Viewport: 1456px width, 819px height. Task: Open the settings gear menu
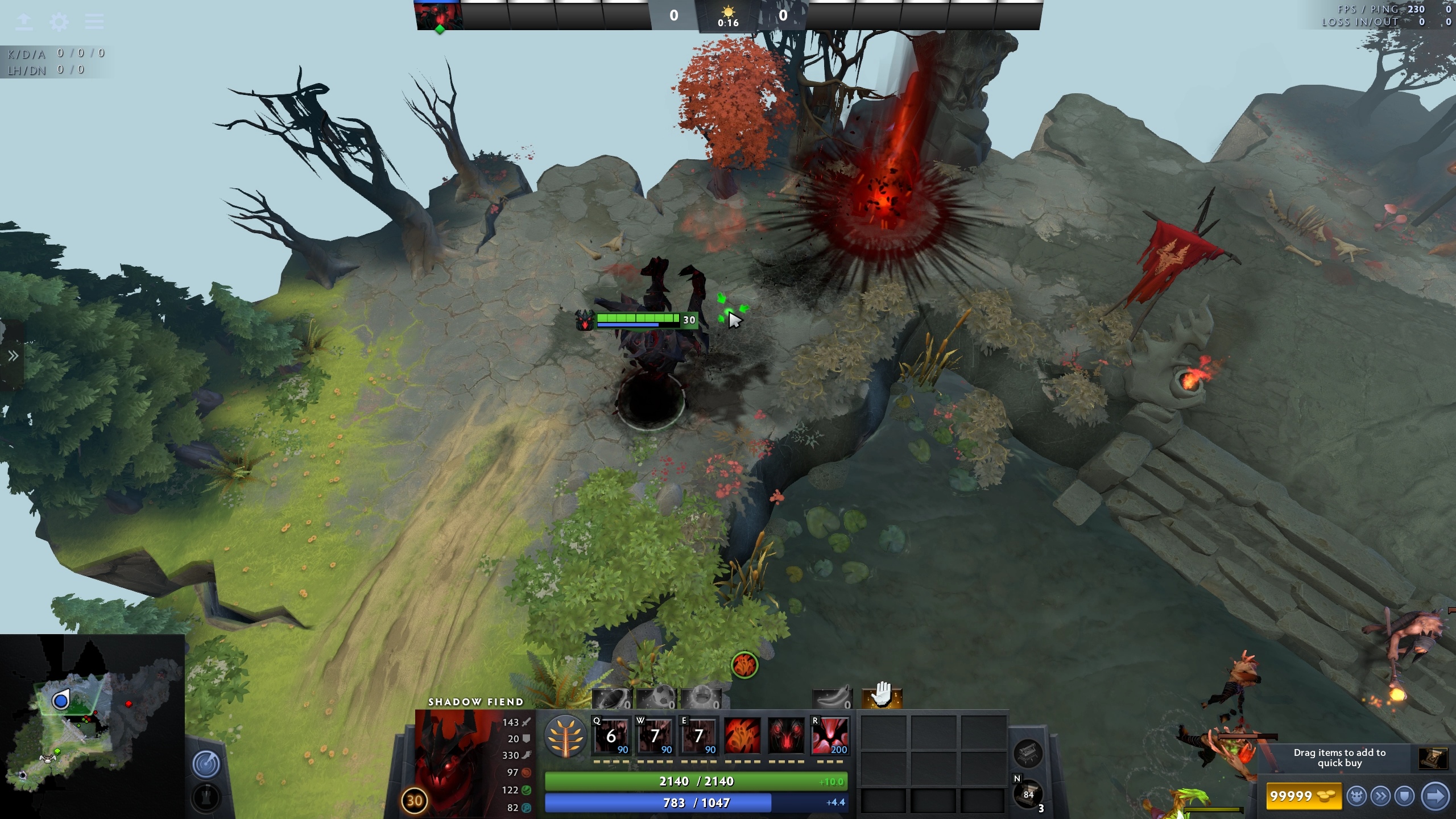(x=59, y=22)
